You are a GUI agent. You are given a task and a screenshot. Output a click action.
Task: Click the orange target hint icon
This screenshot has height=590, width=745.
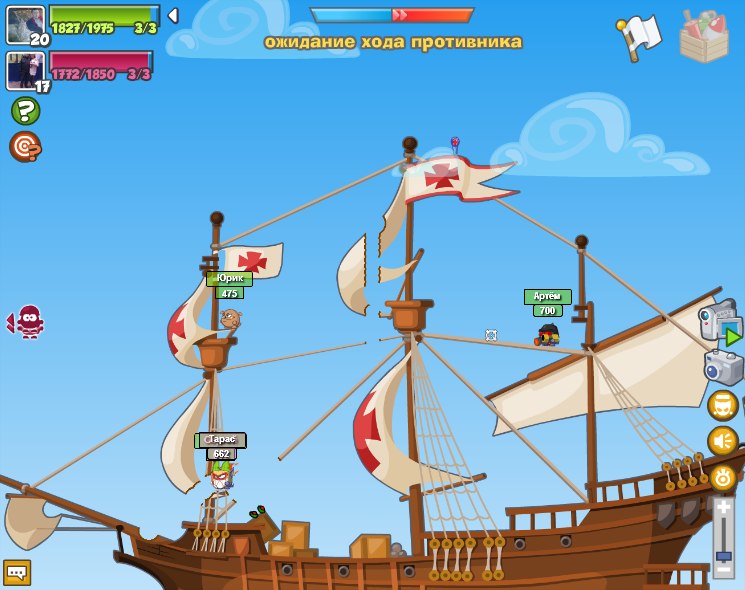[x=25, y=147]
